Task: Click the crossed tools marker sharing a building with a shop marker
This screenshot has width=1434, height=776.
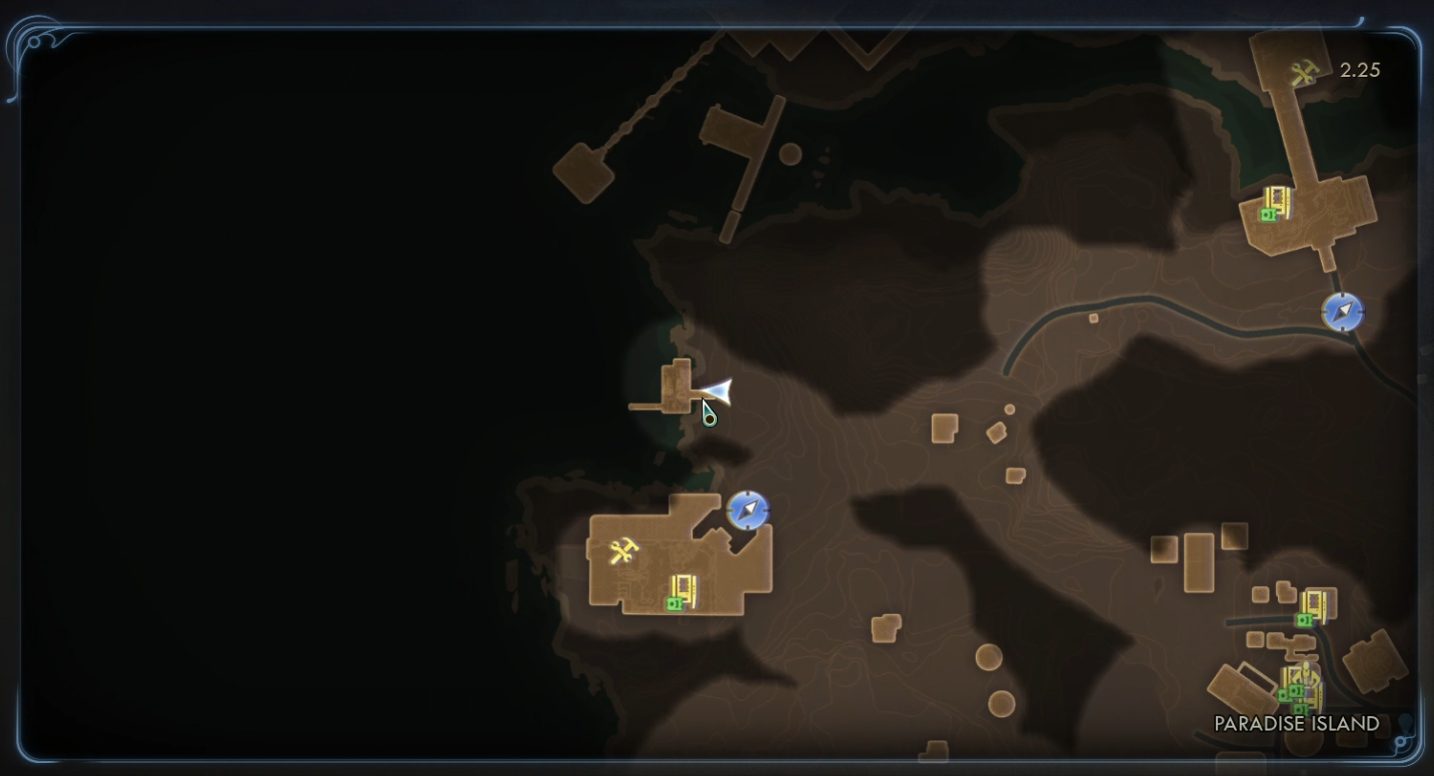Action: 623,551
